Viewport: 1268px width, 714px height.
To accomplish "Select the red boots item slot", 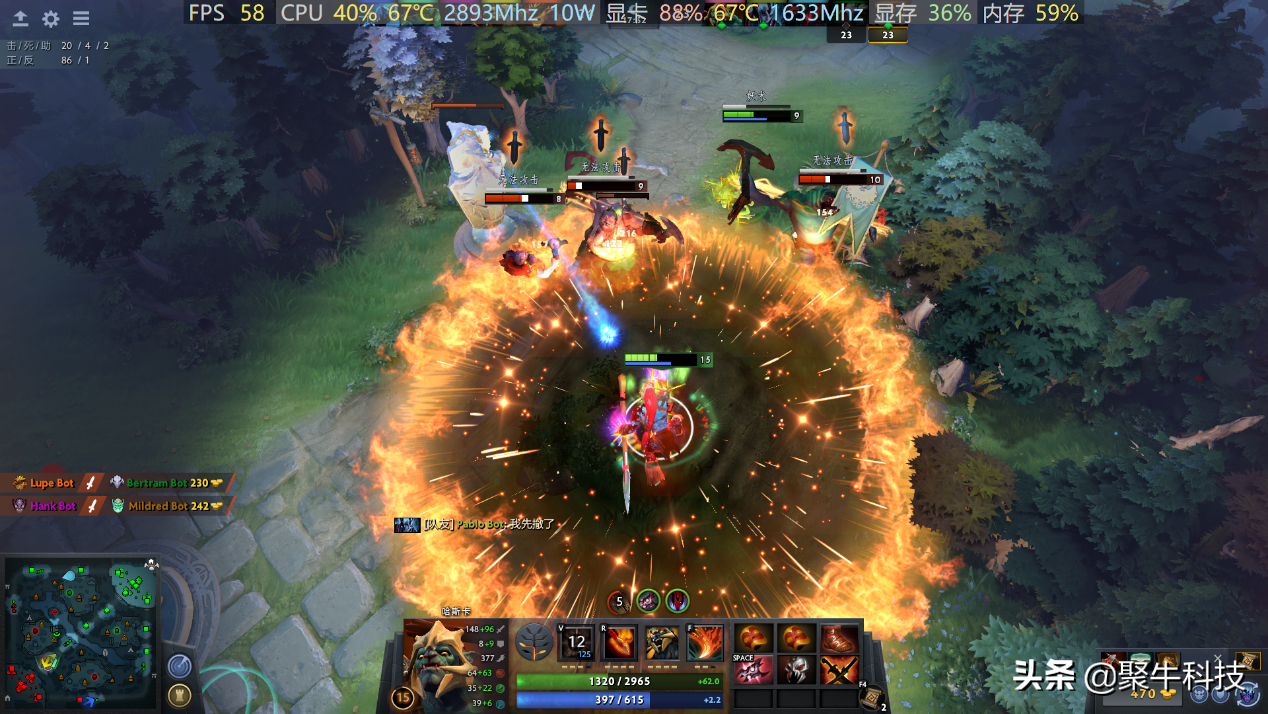I will click(840, 639).
